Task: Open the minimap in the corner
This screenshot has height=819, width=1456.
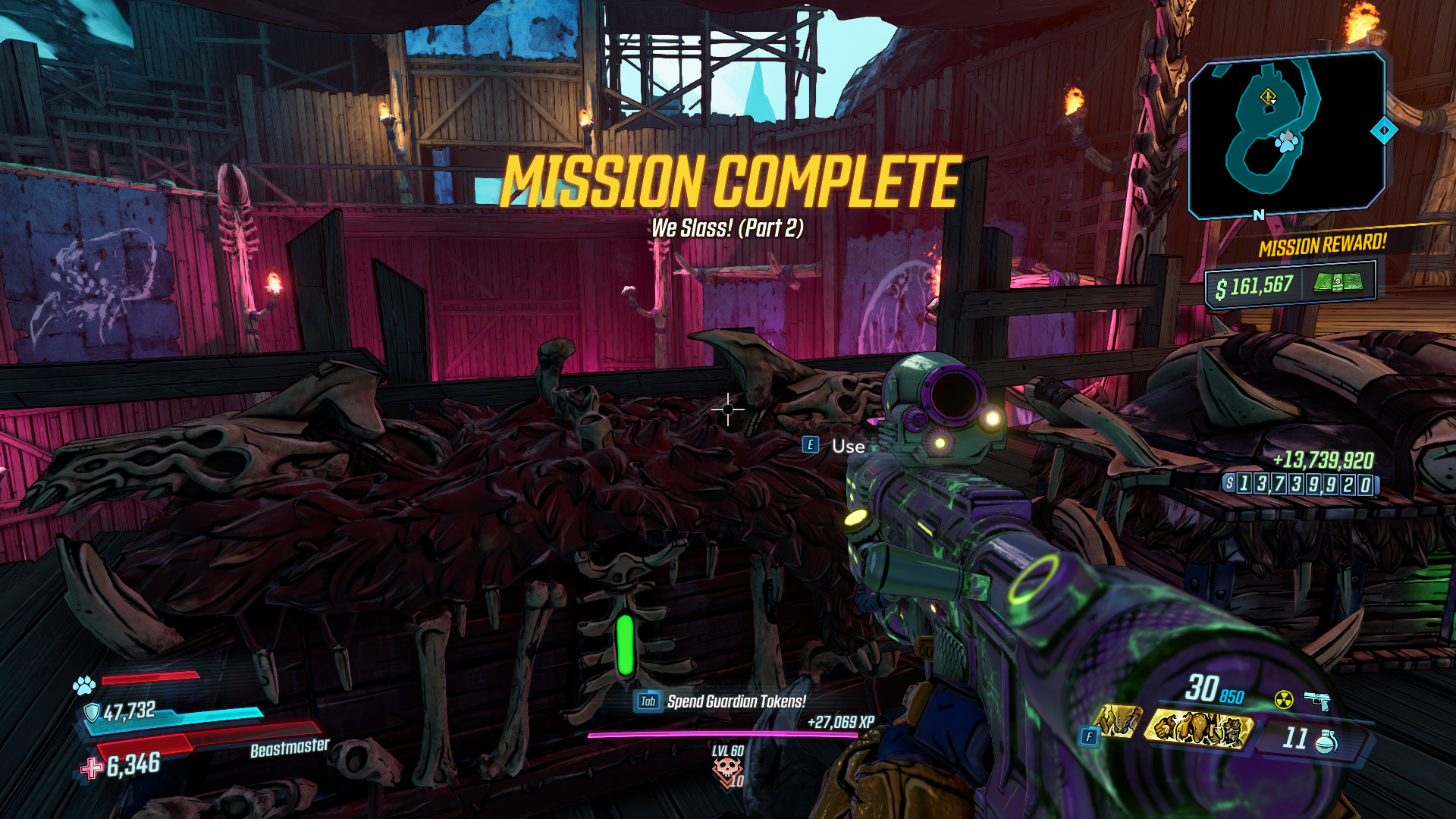Action: [x=1287, y=133]
